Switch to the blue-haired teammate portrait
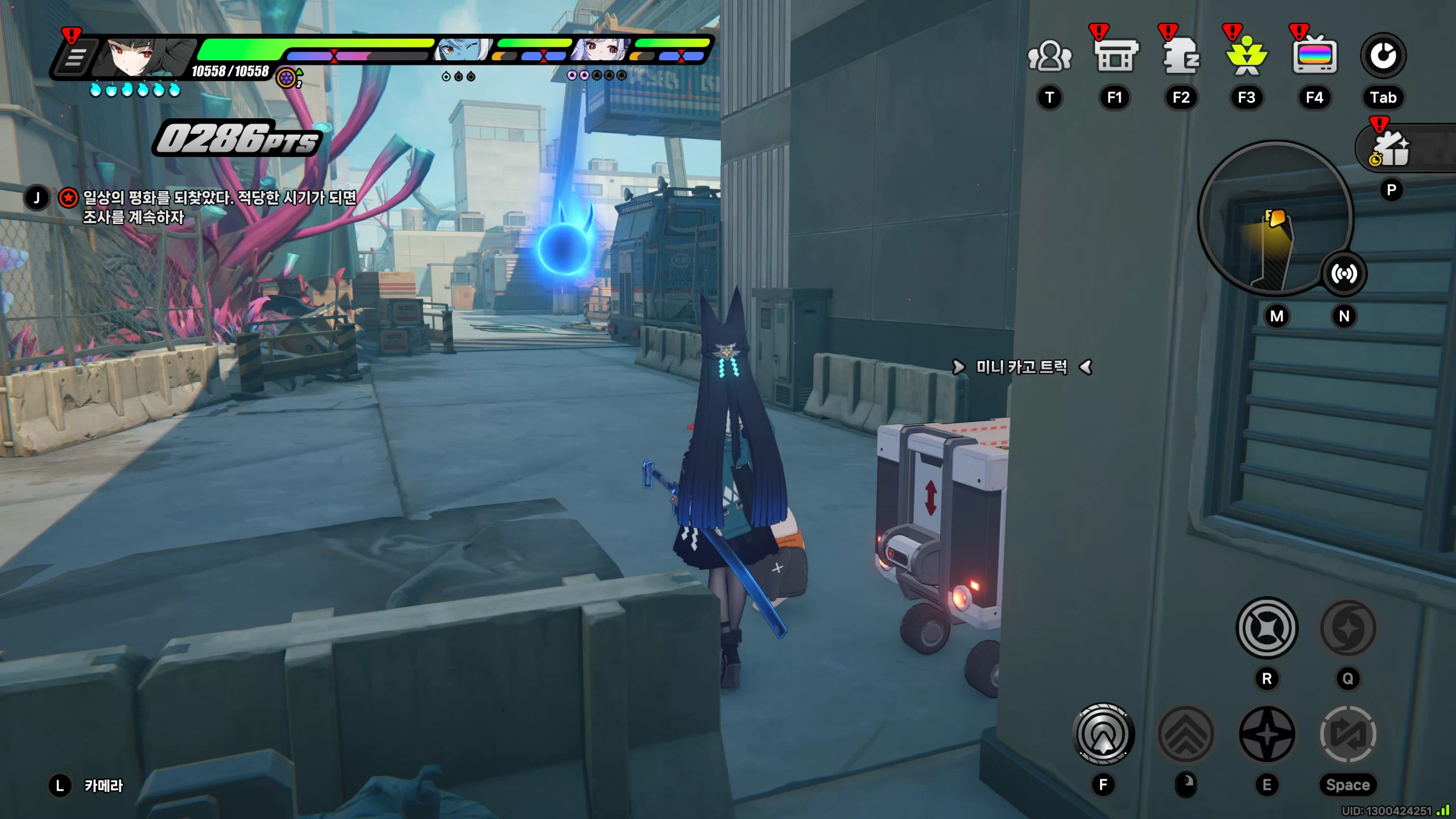The width and height of the screenshot is (1456, 819). click(462, 51)
